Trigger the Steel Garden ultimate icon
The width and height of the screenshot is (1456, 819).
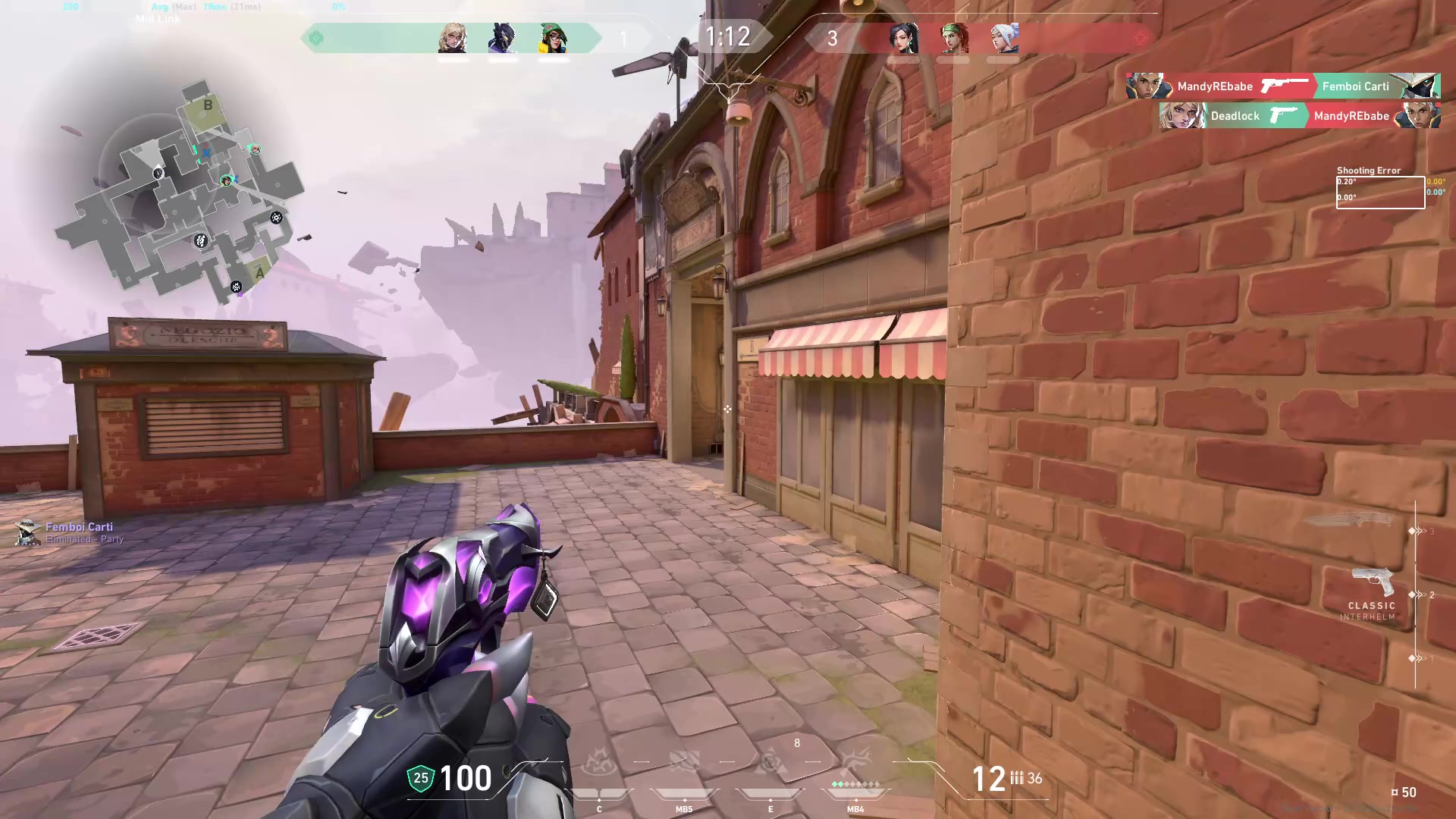856,761
